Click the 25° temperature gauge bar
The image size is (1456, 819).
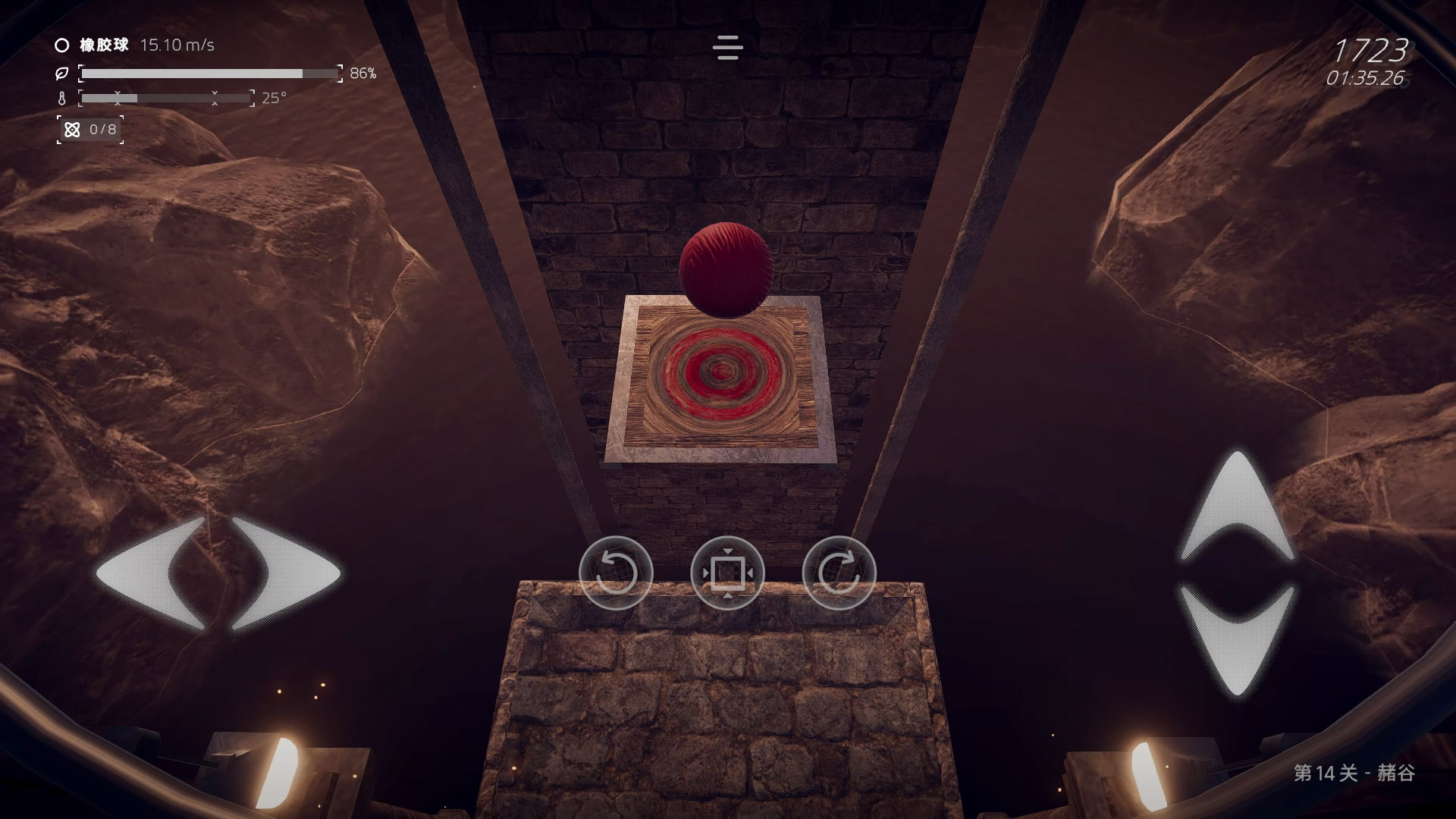click(167, 99)
